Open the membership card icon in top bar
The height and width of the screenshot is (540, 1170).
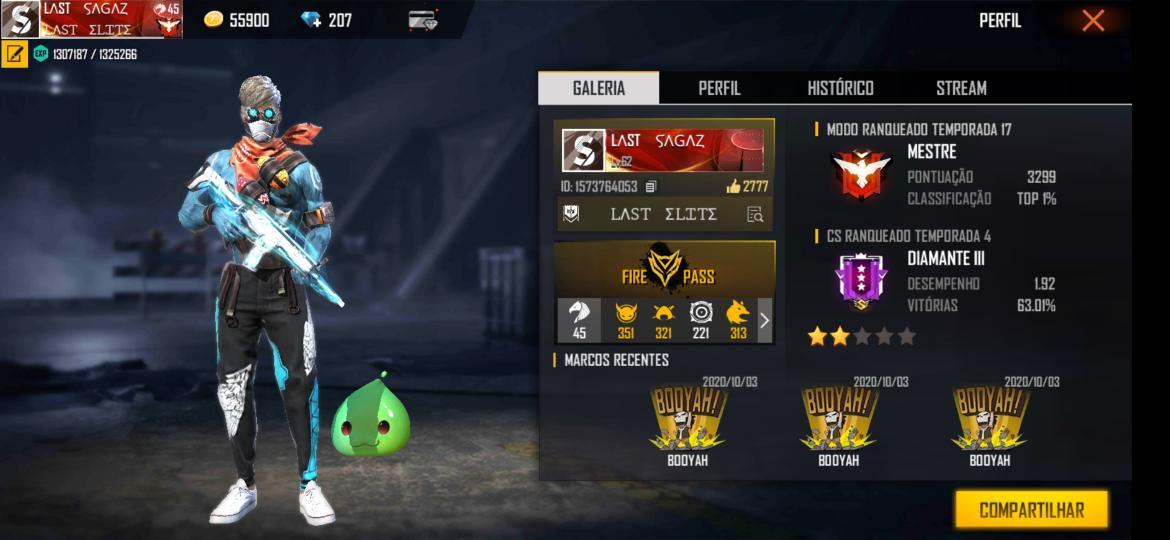423,20
